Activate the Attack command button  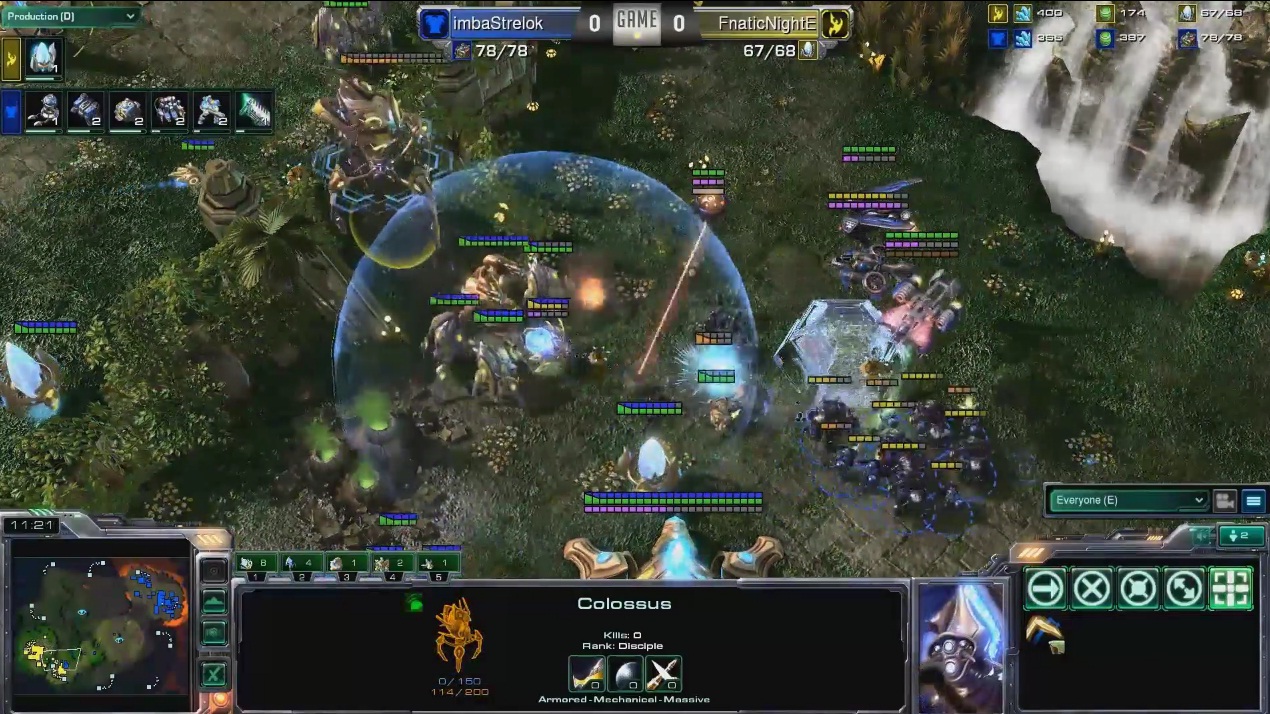(x=1231, y=589)
